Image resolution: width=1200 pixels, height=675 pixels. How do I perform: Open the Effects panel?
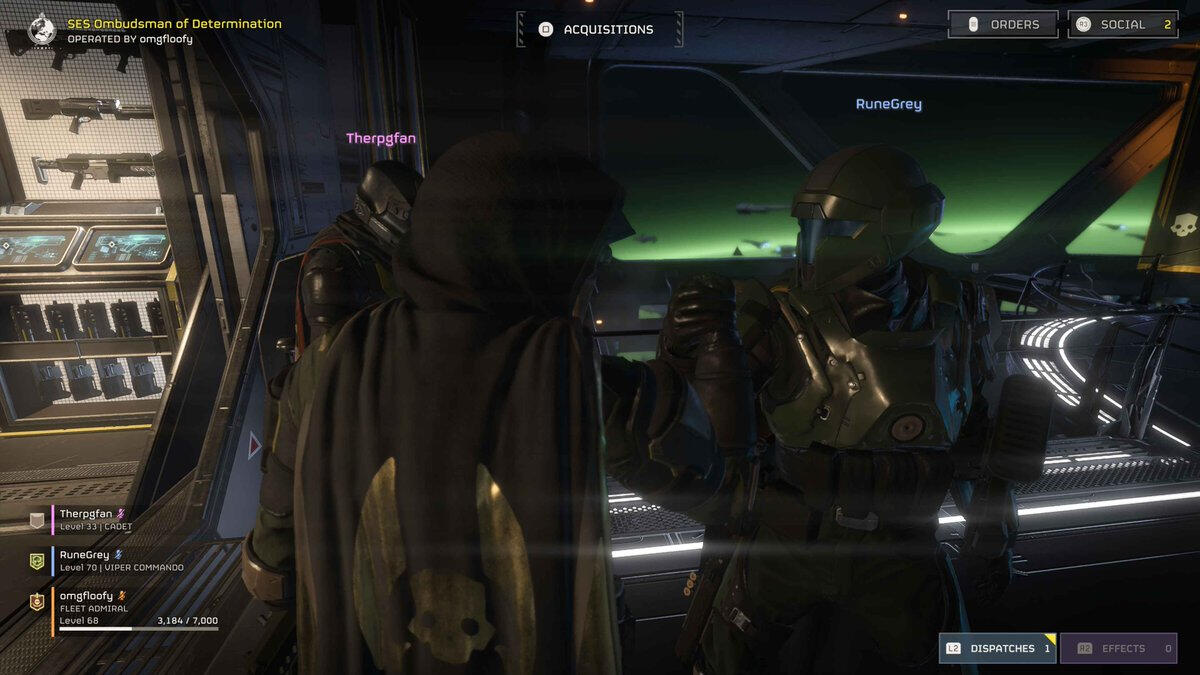(x=1118, y=648)
